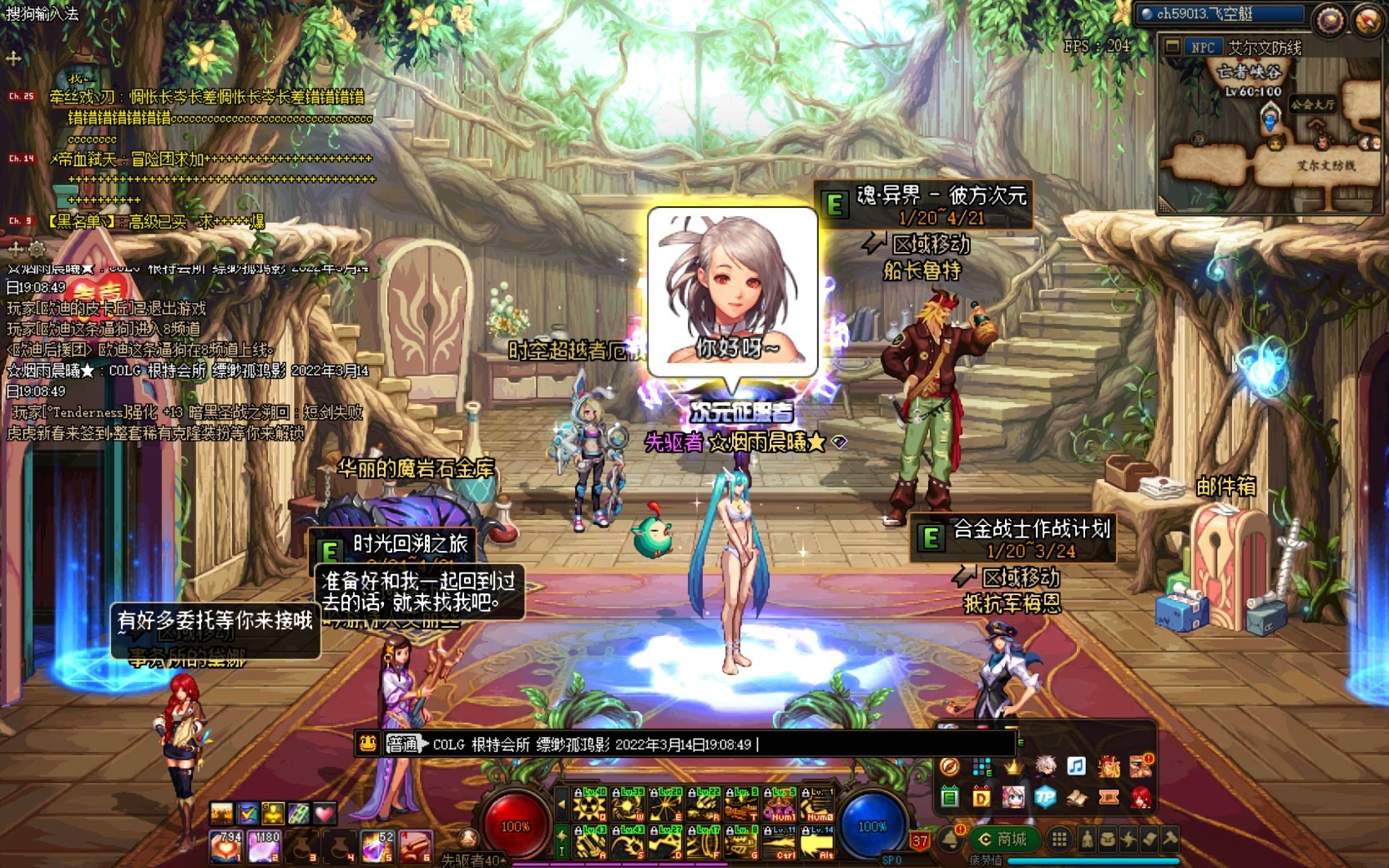Image resolution: width=1389 pixels, height=868 pixels.
Task: Click the chat message input field
Action: click(x=718, y=744)
